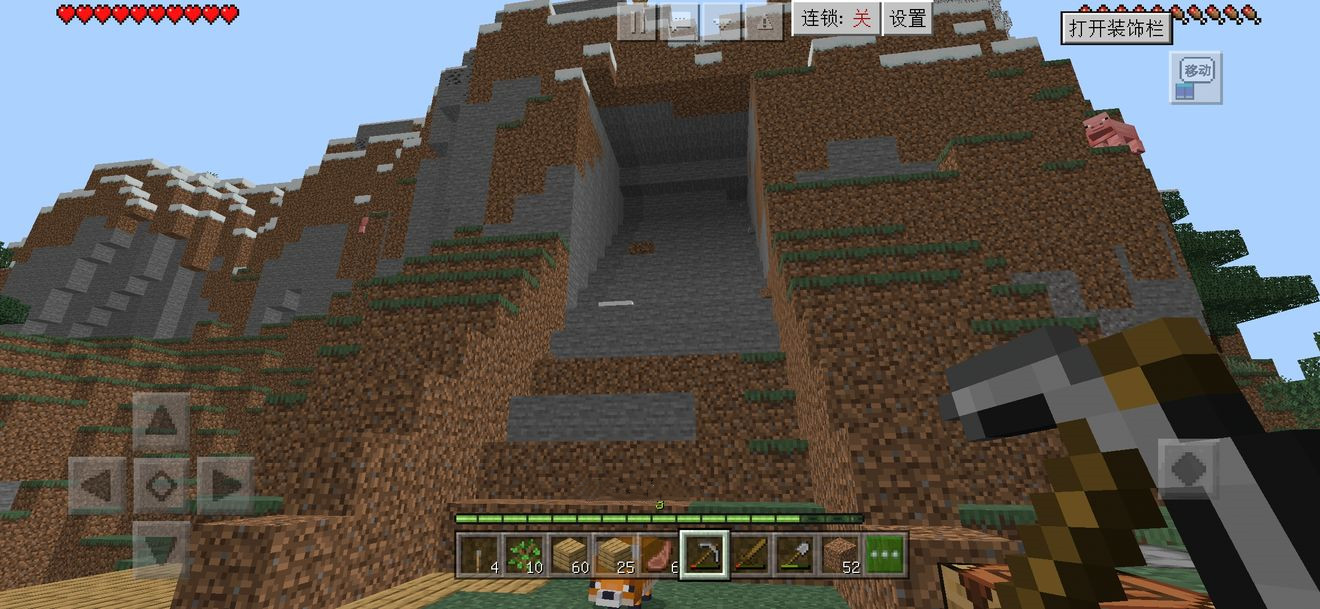Click the 打开装饰栏 button
The width and height of the screenshot is (1320, 609).
point(1116,28)
